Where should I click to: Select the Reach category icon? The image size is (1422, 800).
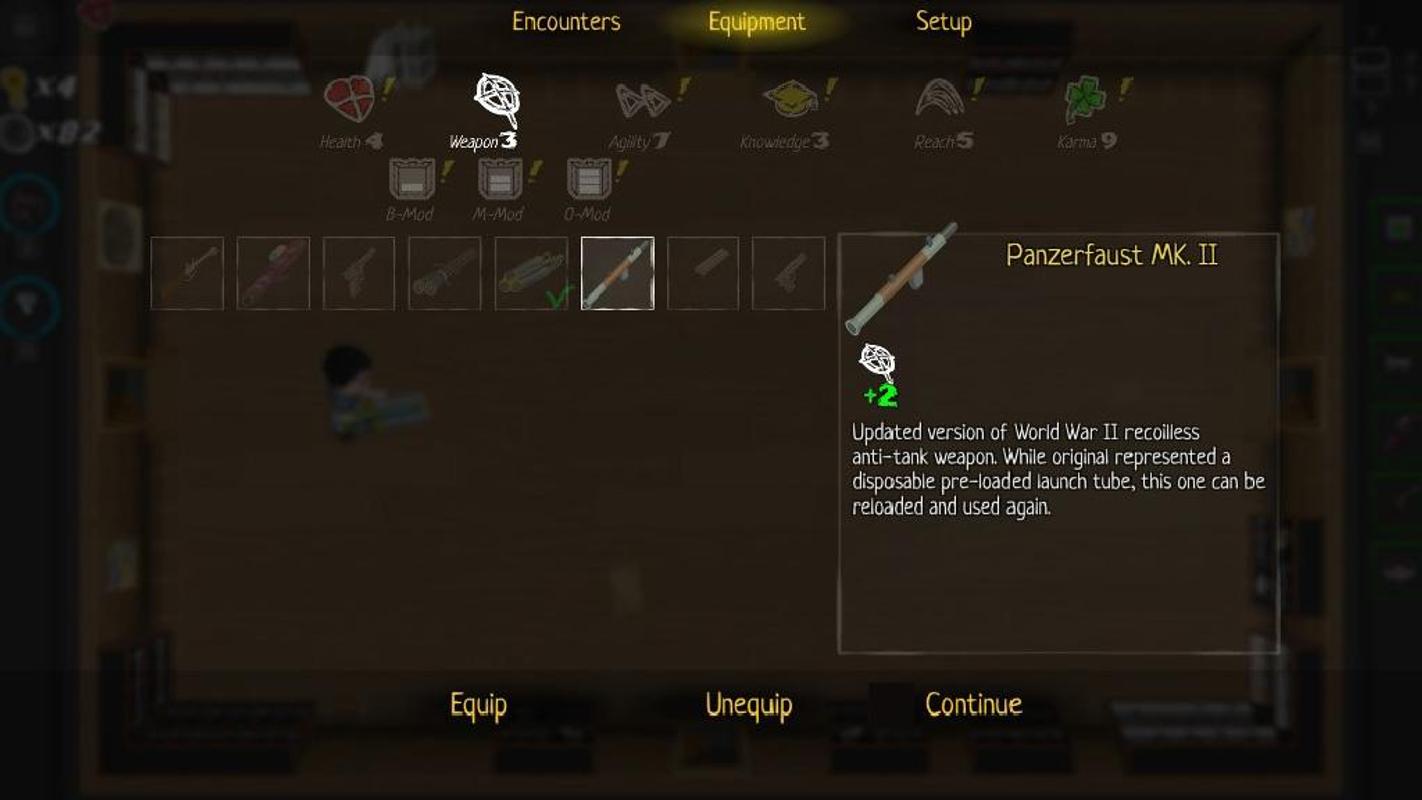pyautogui.click(x=941, y=101)
